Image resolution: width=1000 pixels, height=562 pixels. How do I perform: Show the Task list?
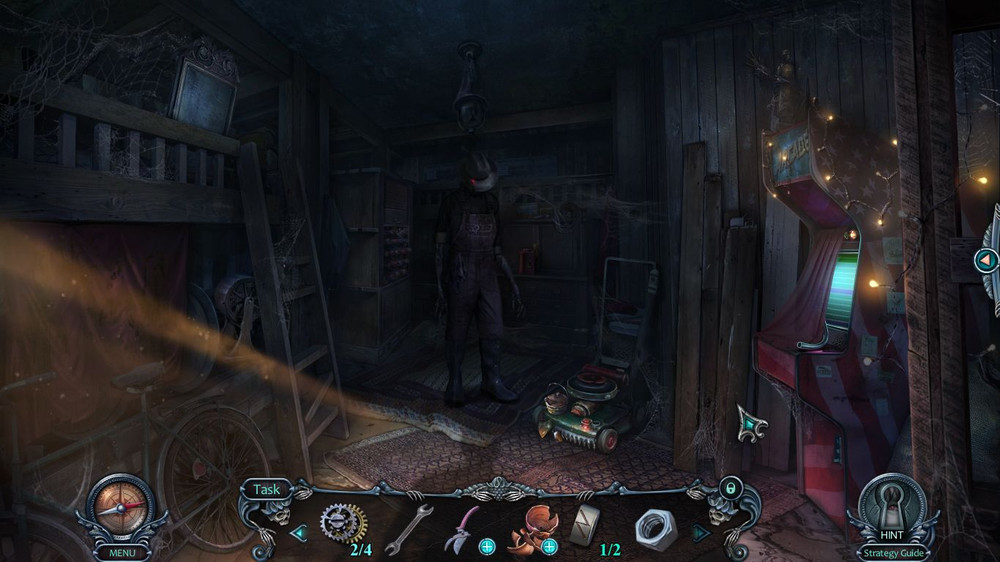click(x=266, y=489)
